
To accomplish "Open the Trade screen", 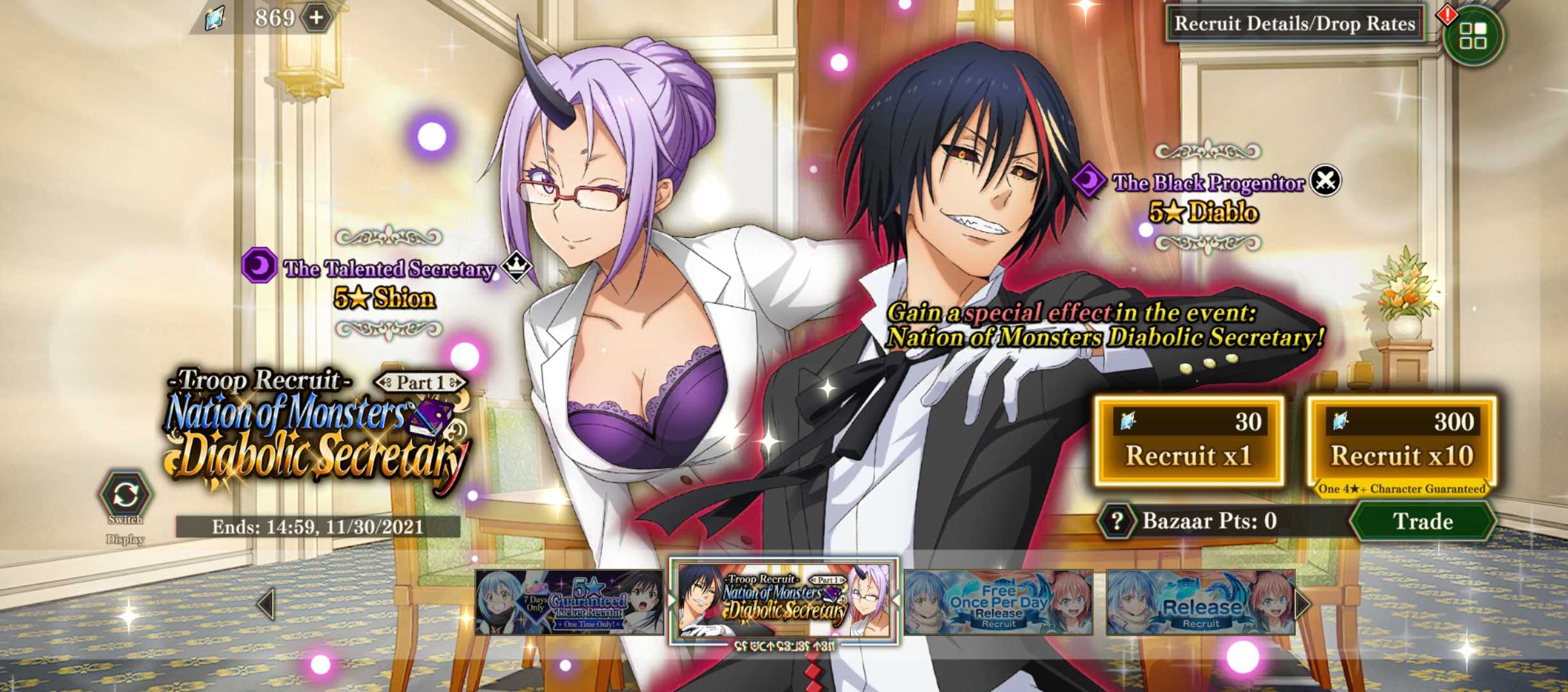I will [1425, 522].
